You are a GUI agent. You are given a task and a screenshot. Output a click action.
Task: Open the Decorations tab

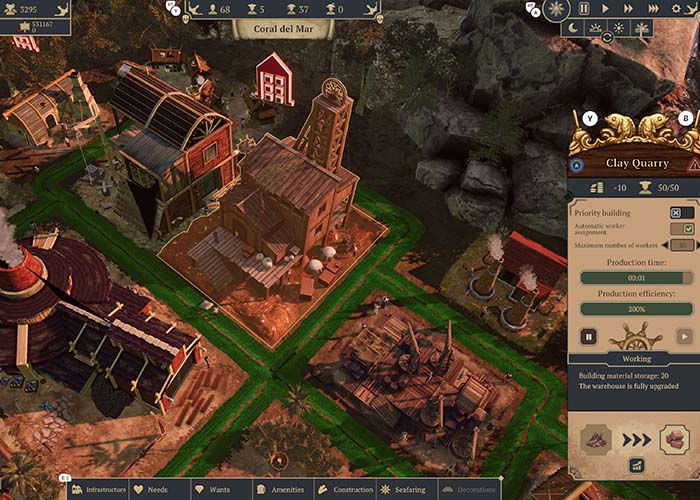[x=469, y=490]
